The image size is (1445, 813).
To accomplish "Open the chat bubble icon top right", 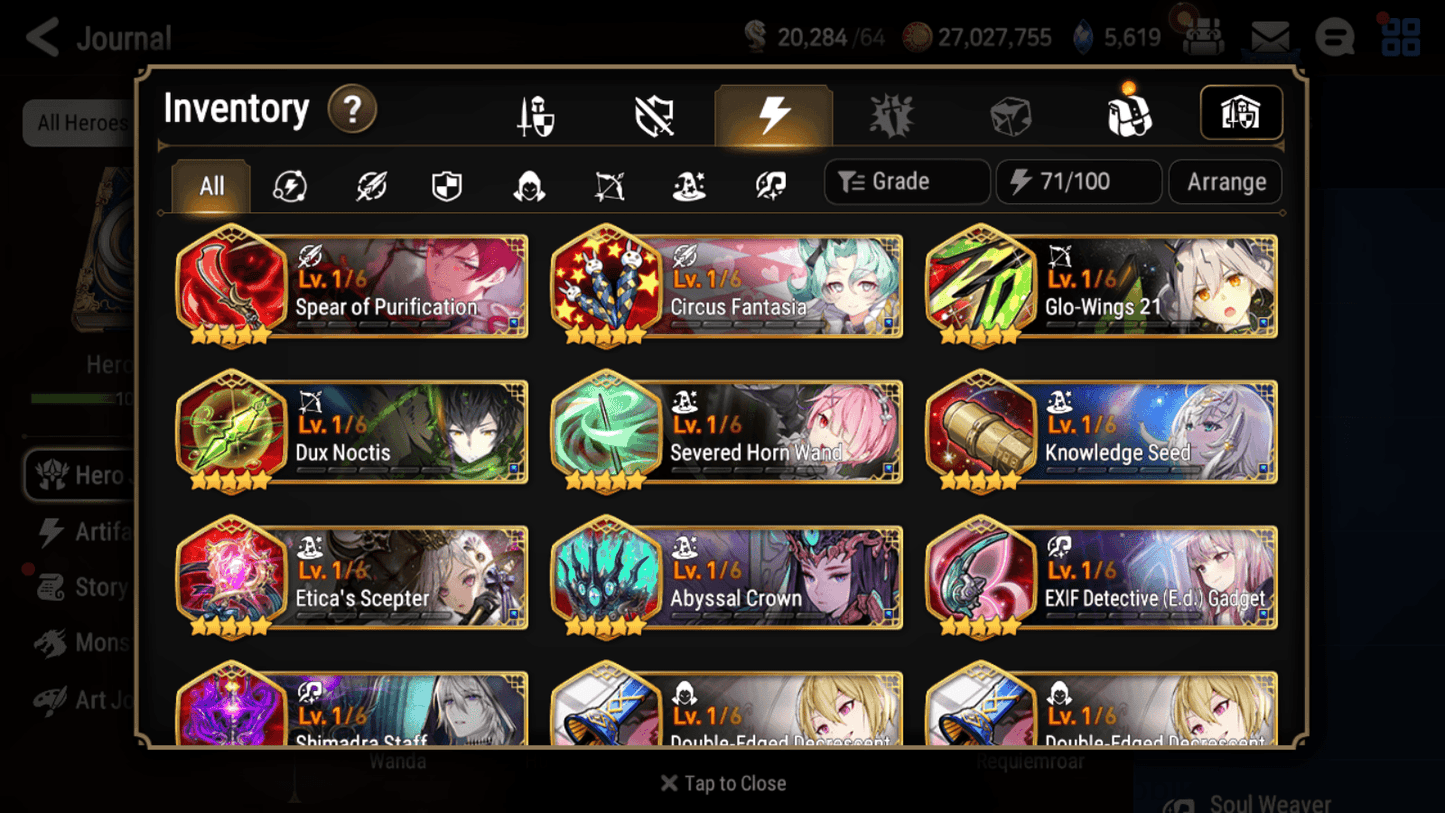I will 1334,37.
